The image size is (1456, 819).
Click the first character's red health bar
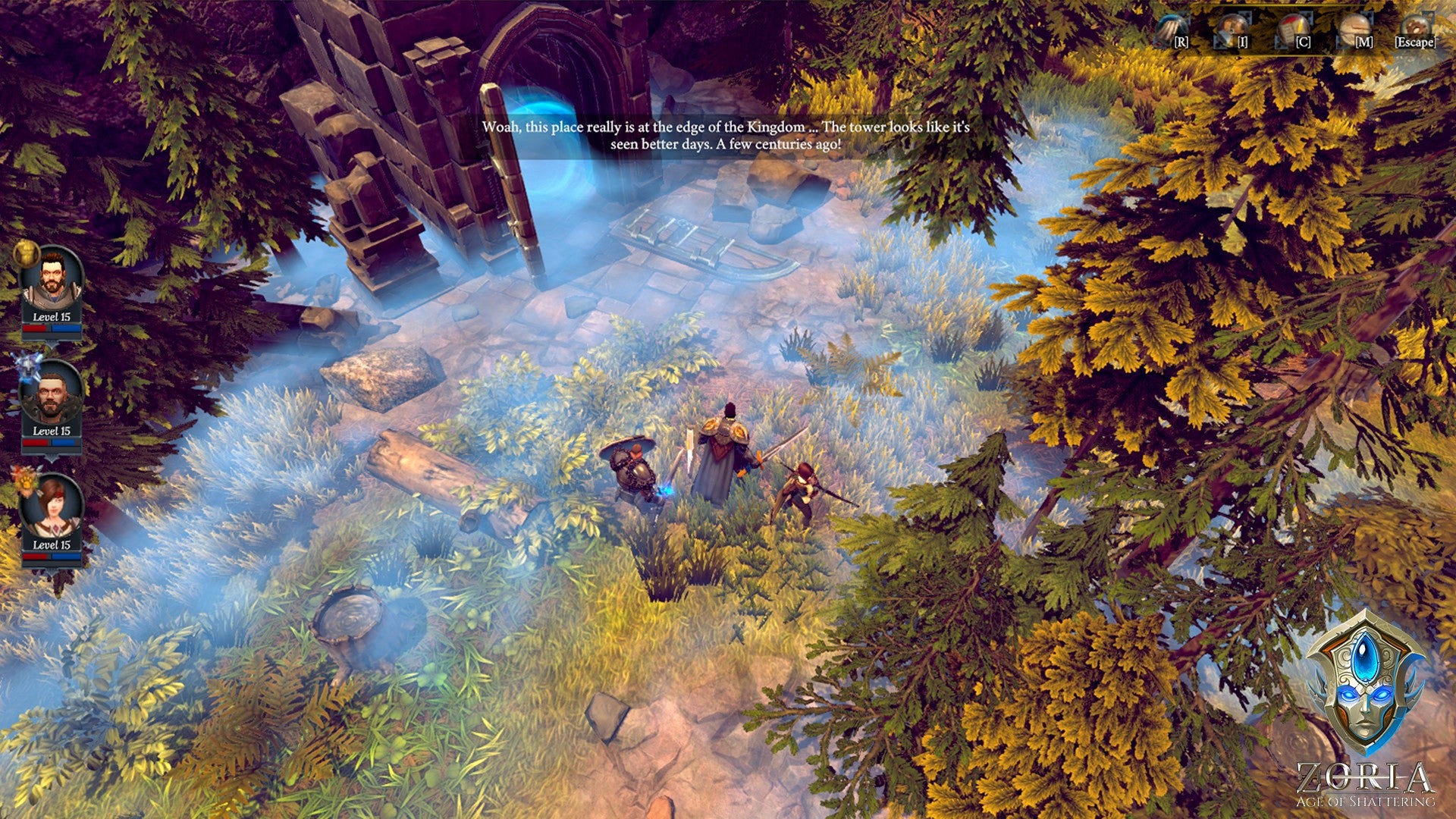pyautogui.click(x=36, y=328)
